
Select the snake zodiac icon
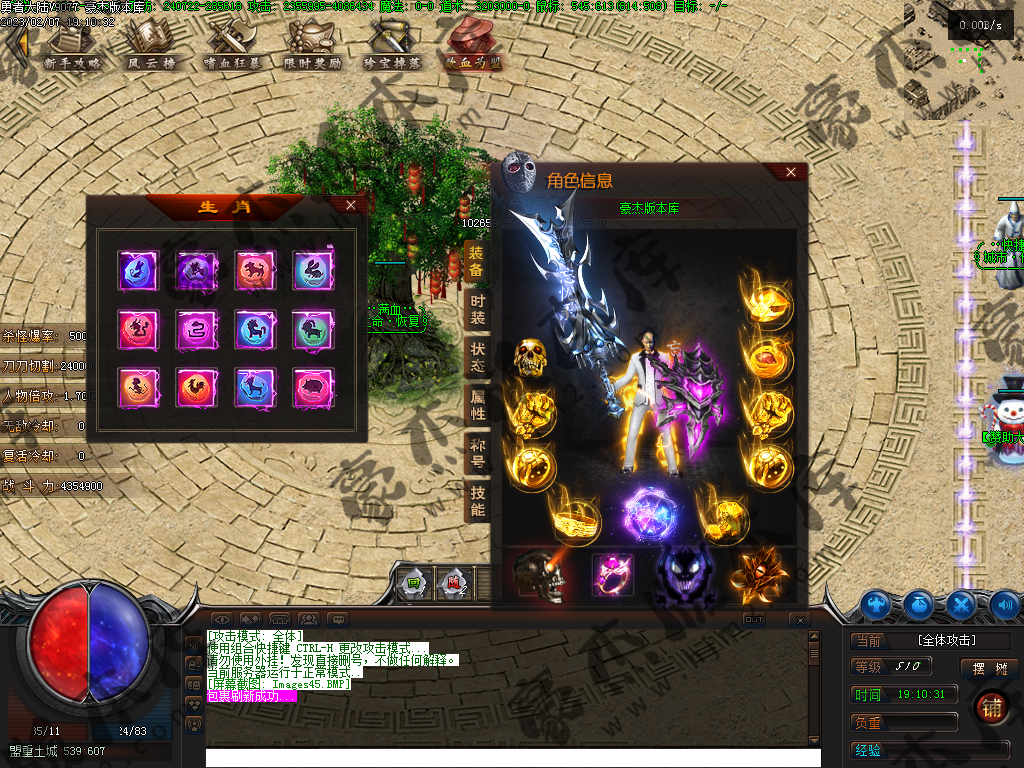click(196, 329)
